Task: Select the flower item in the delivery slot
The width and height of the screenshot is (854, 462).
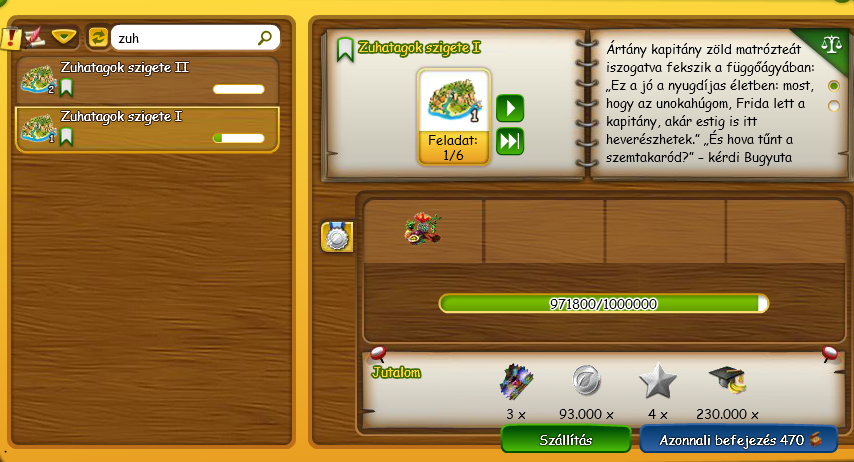Action: click(423, 228)
